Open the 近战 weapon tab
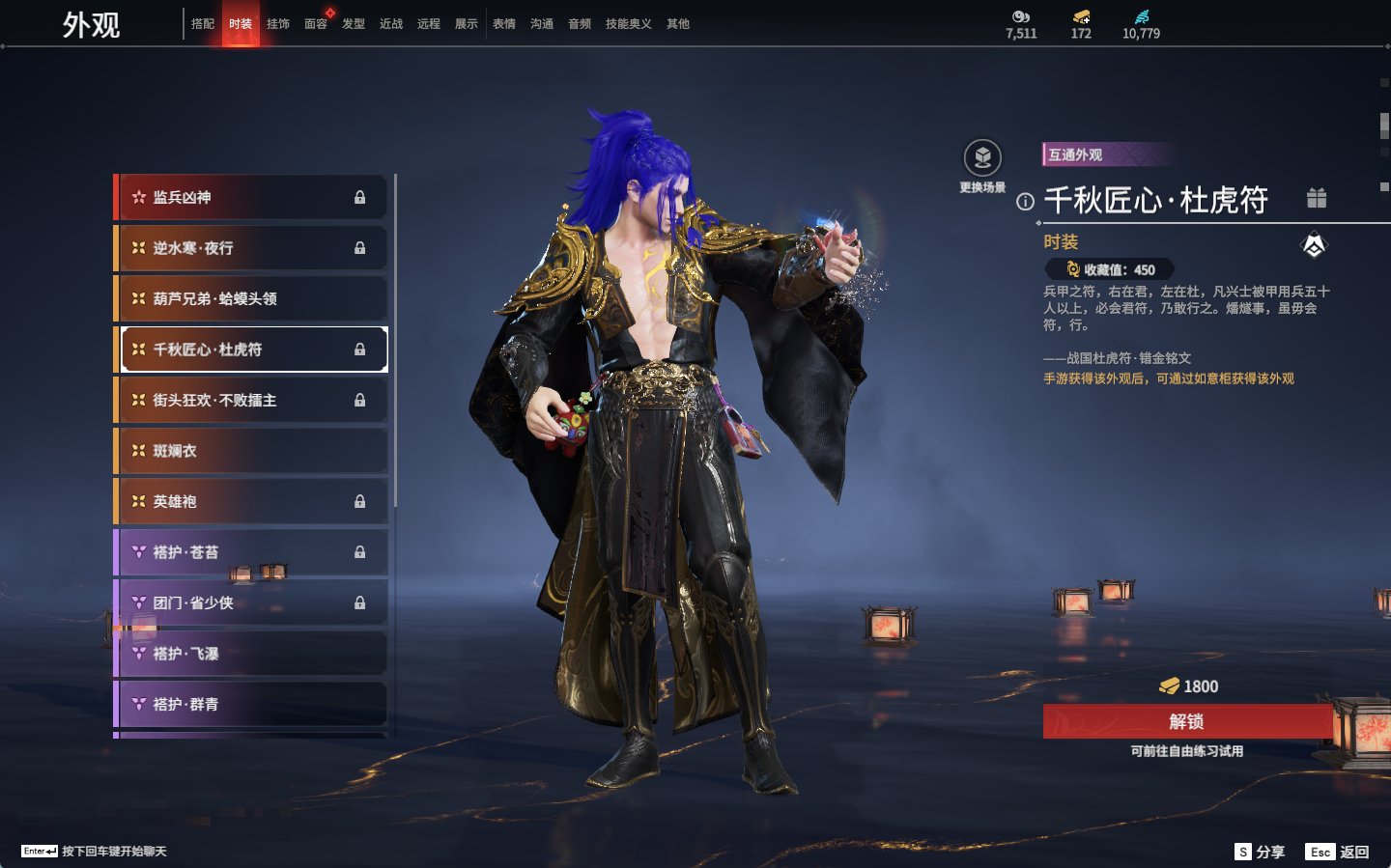The width and height of the screenshot is (1391, 868). [x=391, y=23]
